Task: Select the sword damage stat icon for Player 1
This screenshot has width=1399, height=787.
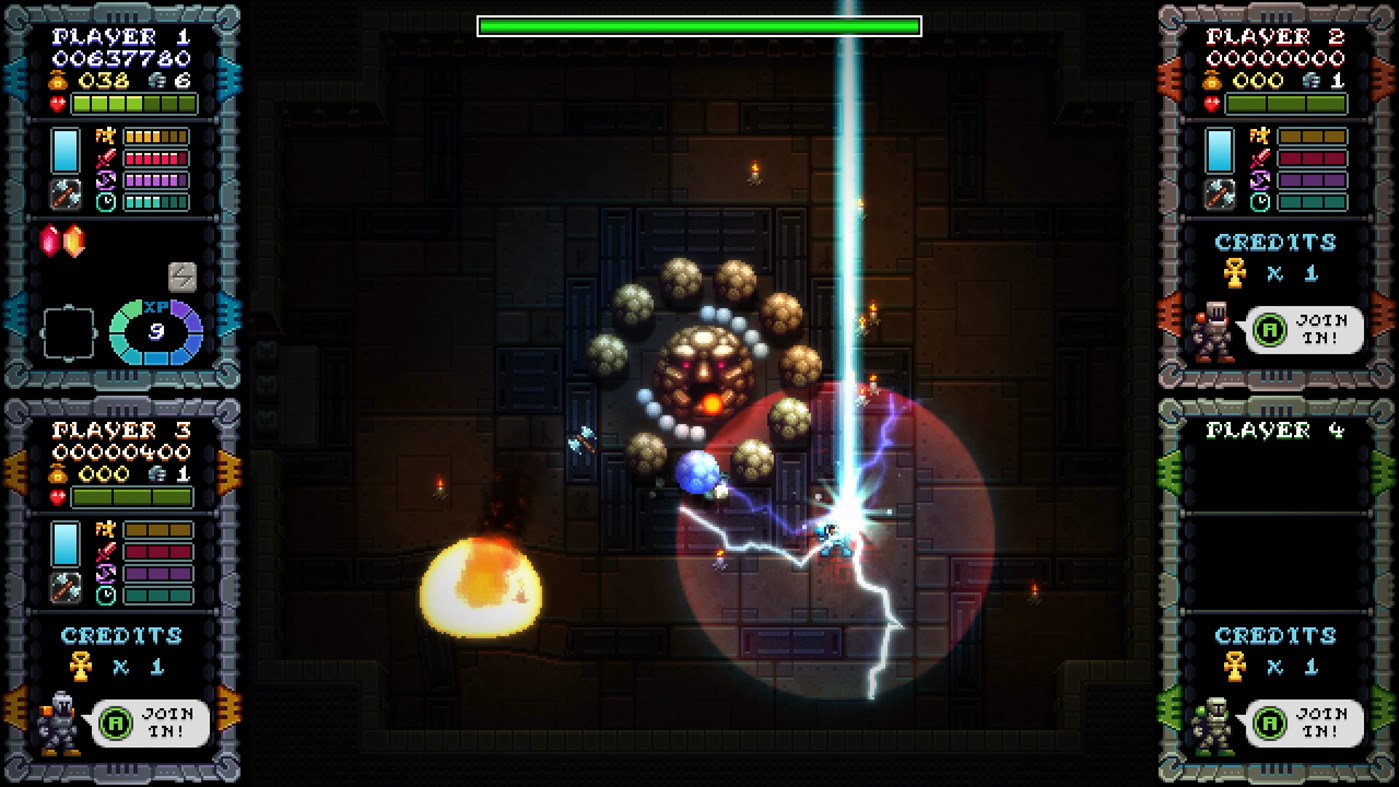Action: 104,158
